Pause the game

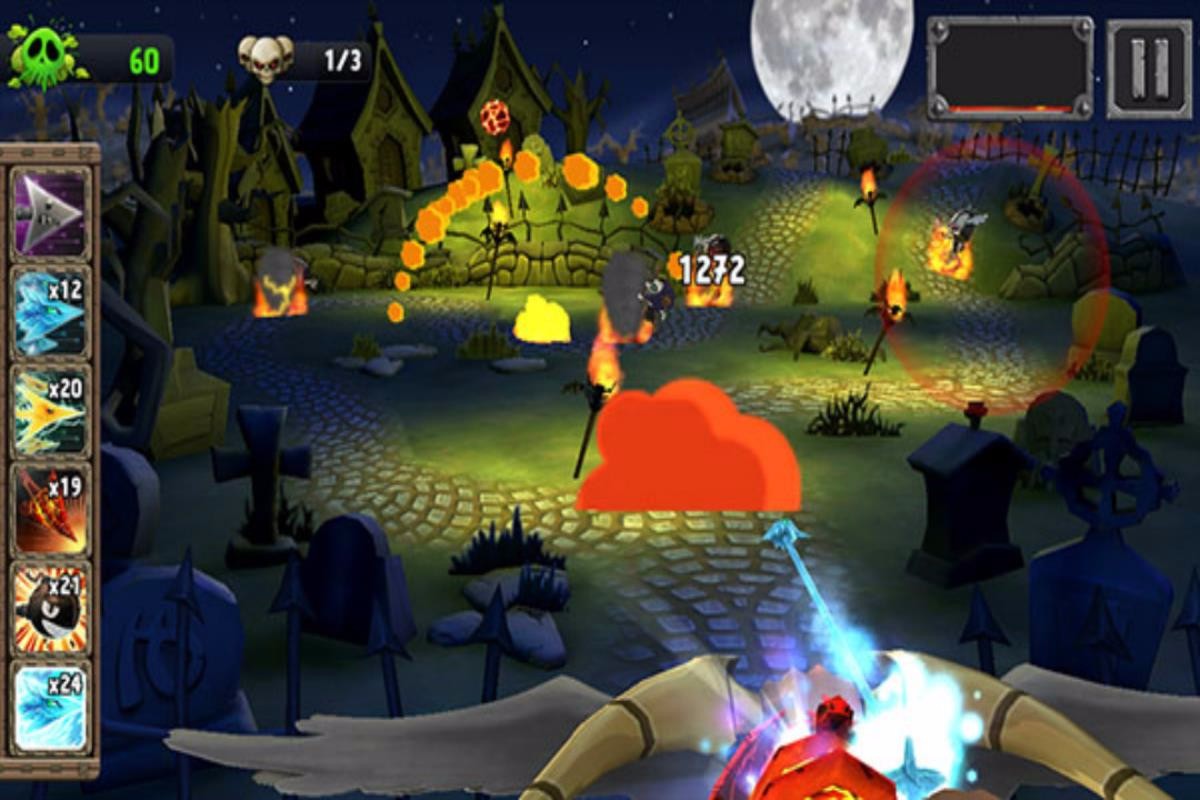pyautogui.click(x=1149, y=68)
